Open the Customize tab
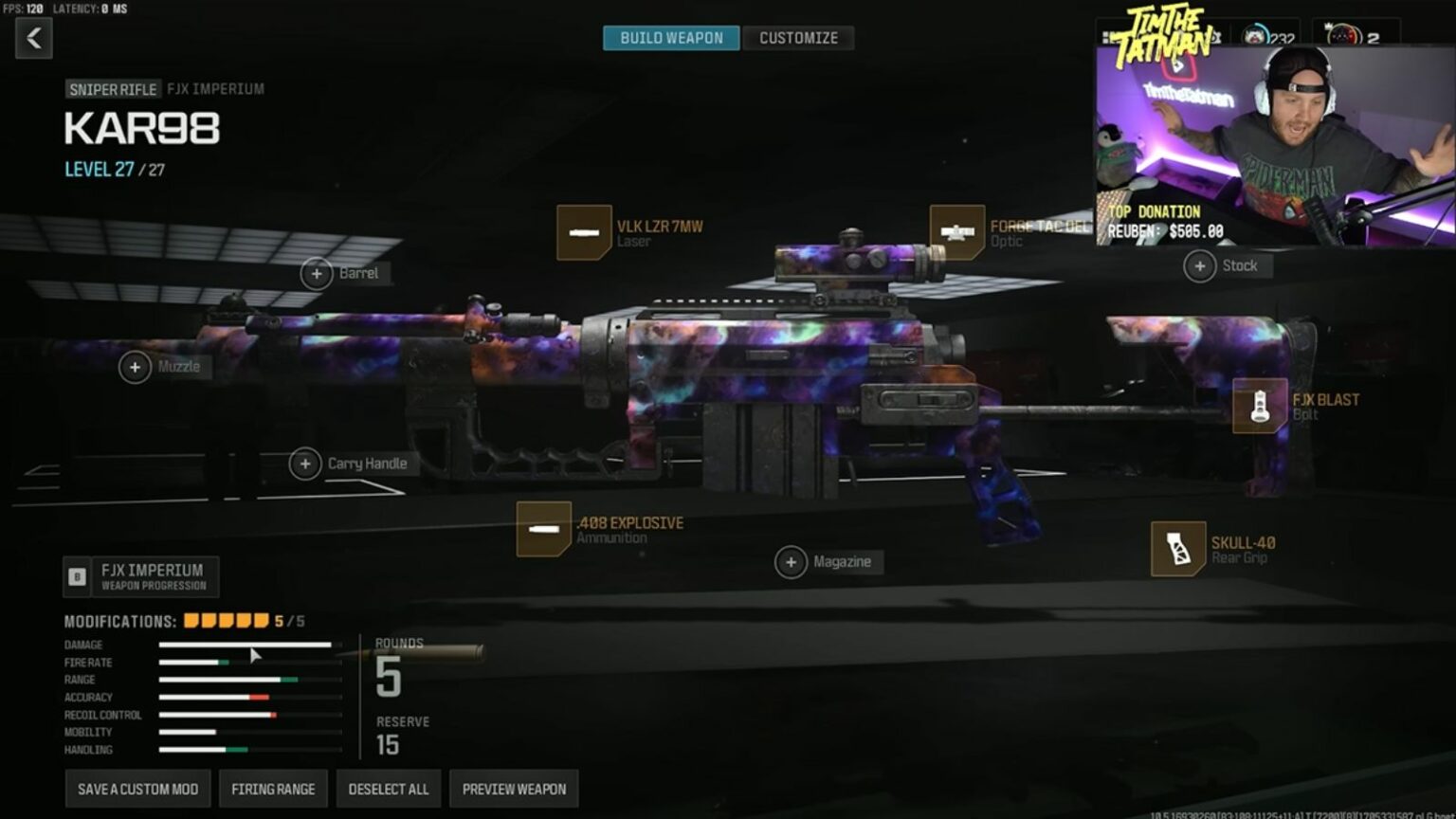This screenshot has width=1456, height=819. pyautogui.click(x=798, y=38)
